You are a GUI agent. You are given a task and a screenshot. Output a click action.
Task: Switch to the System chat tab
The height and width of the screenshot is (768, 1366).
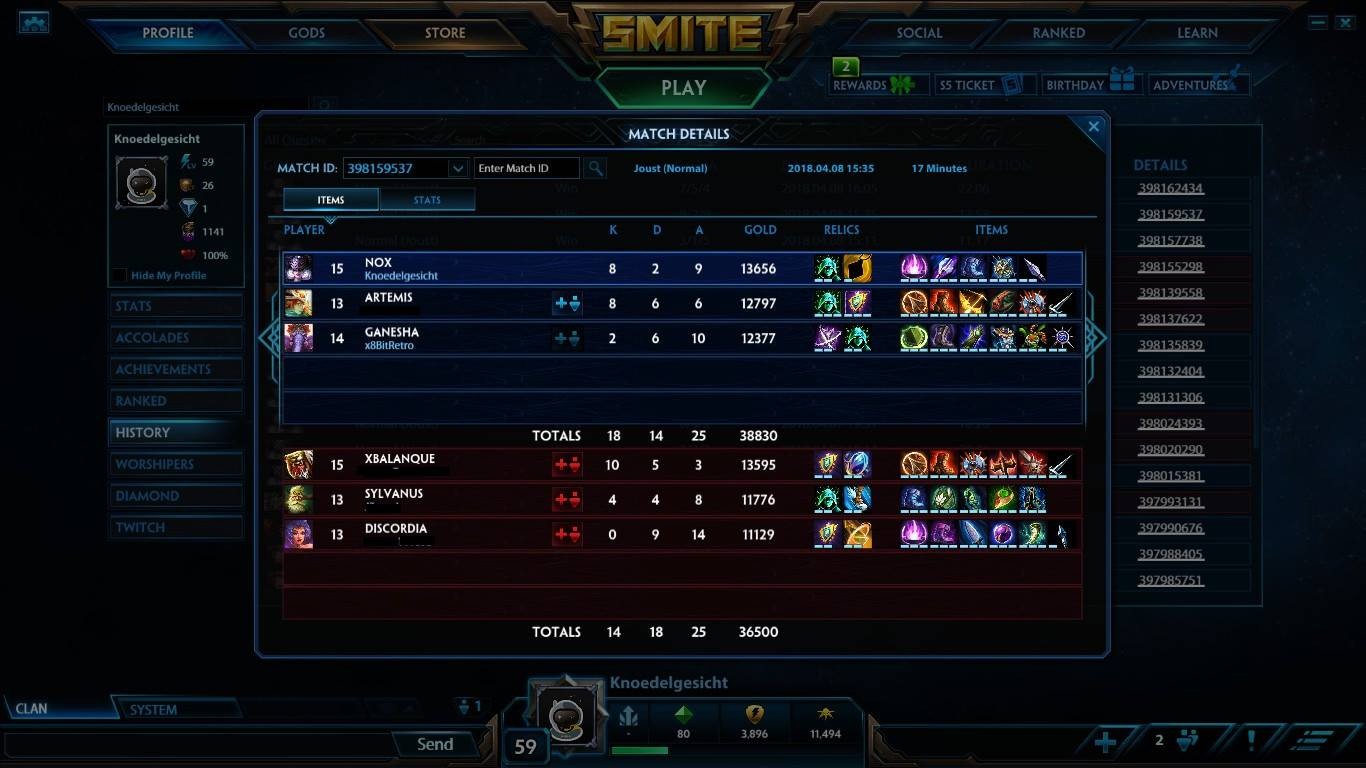pyautogui.click(x=153, y=710)
